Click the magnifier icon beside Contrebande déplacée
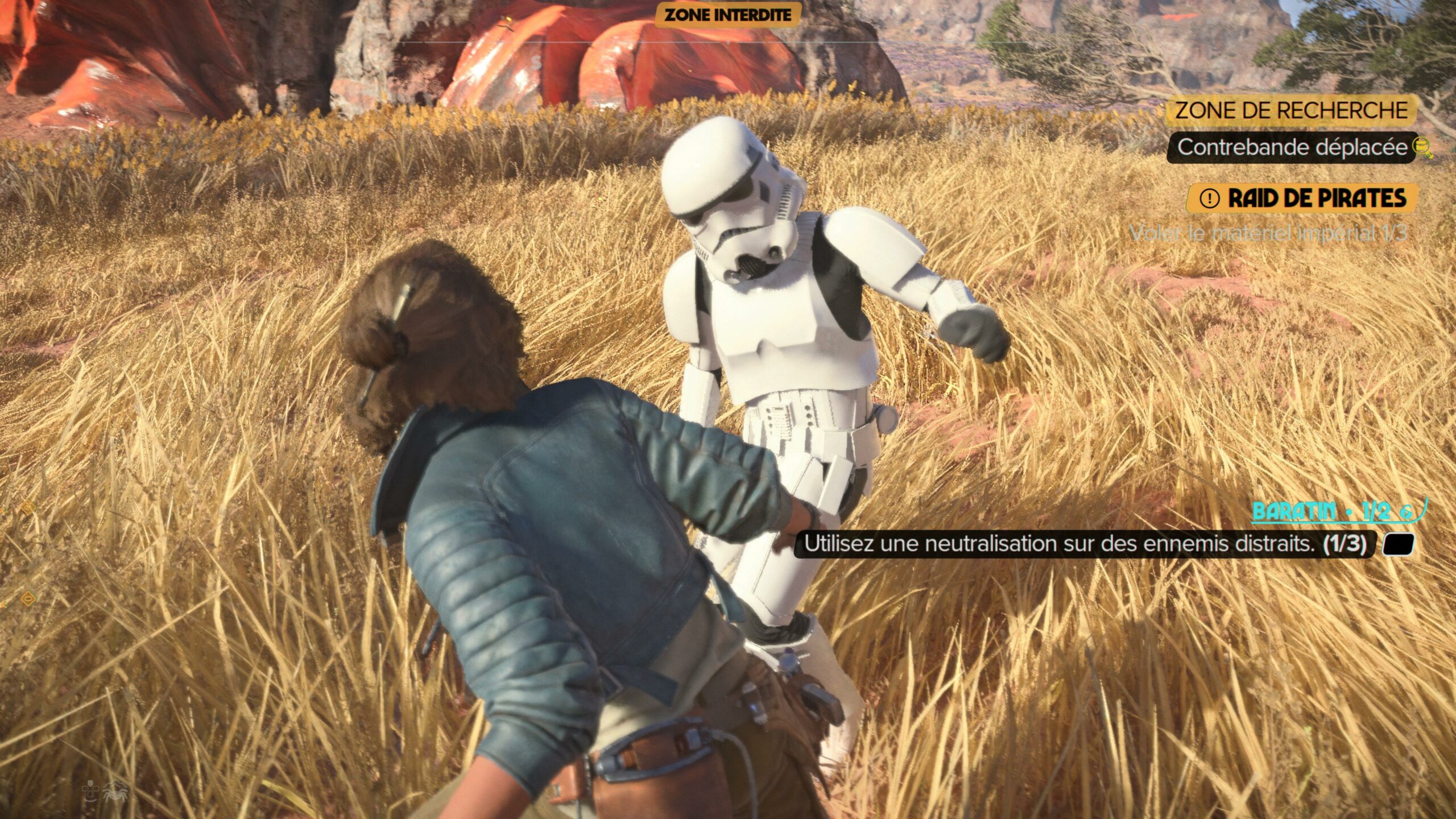Viewport: 1456px width, 819px height. coord(1423,148)
